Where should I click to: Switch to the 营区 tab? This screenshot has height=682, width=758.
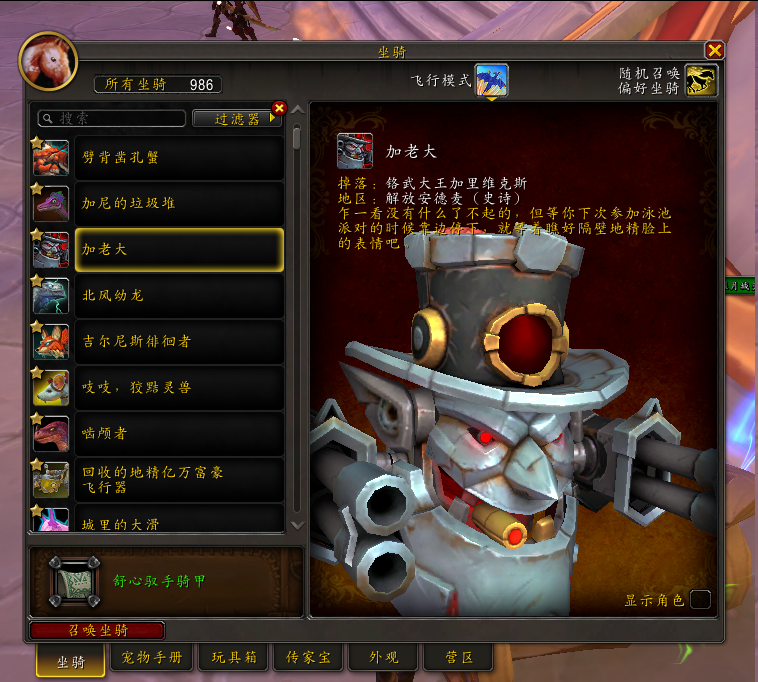coord(458,658)
